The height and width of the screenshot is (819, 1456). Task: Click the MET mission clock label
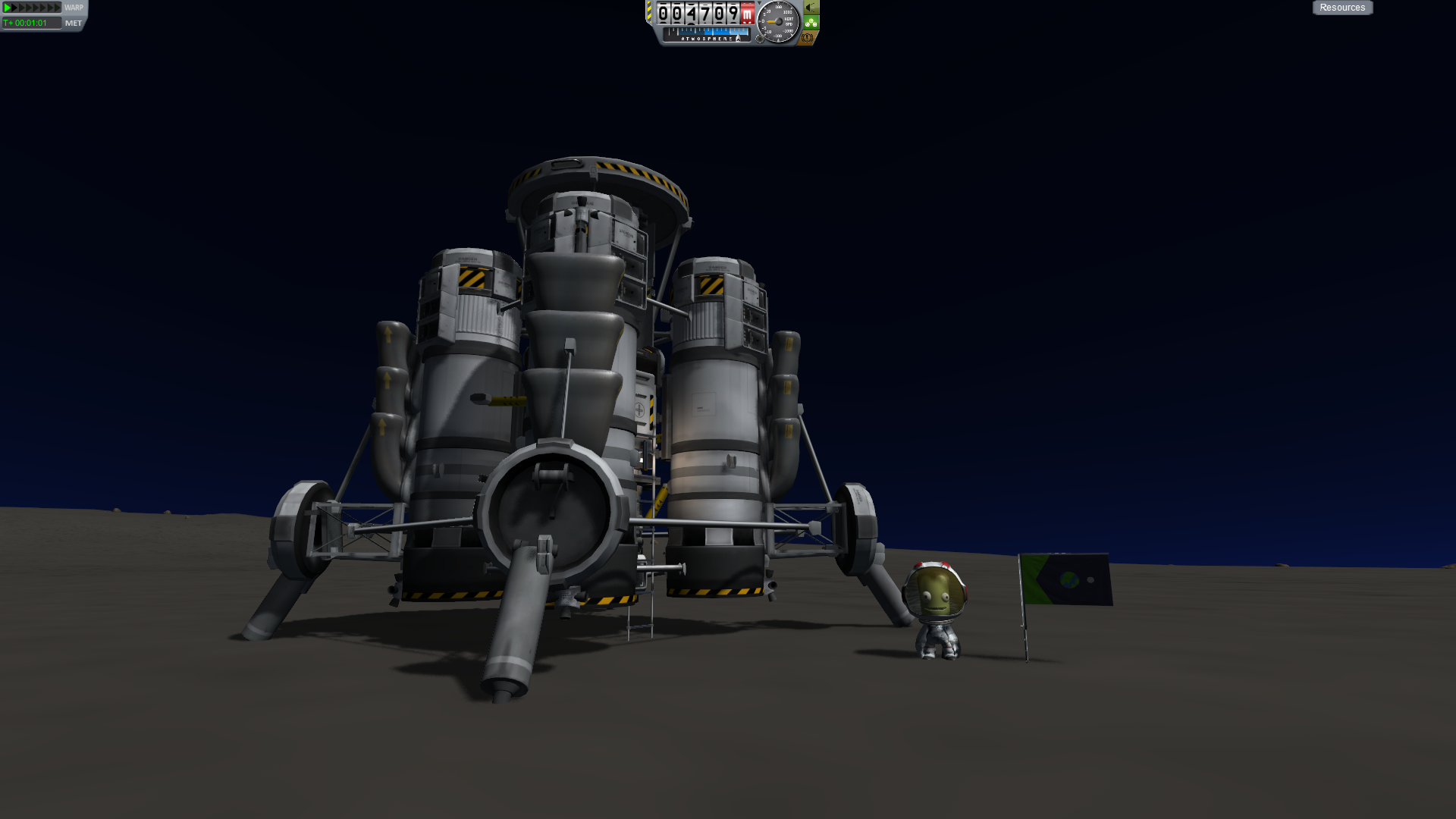coord(74,24)
